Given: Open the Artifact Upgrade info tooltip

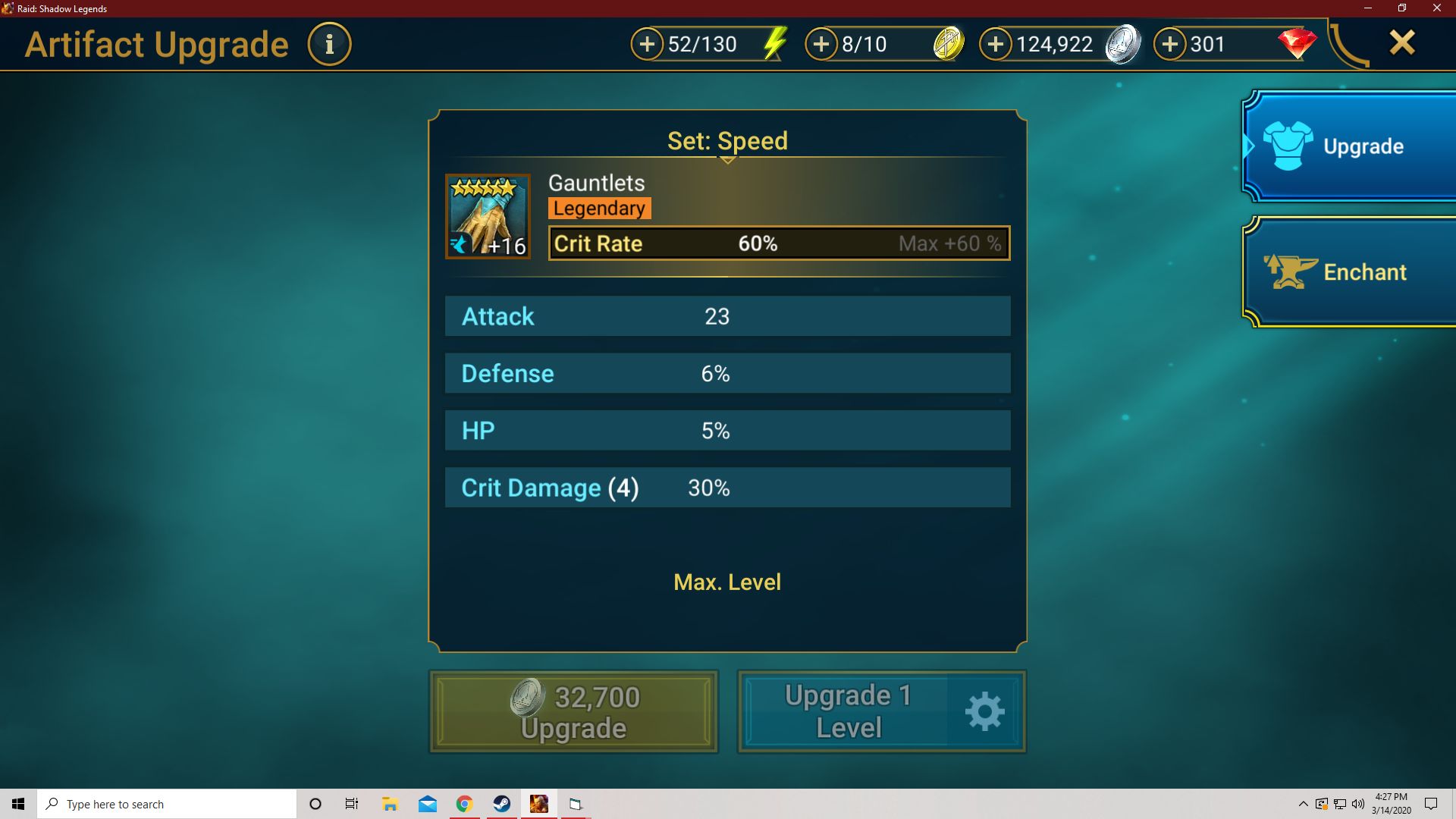Looking at the screenshot, I should (329, 43).
